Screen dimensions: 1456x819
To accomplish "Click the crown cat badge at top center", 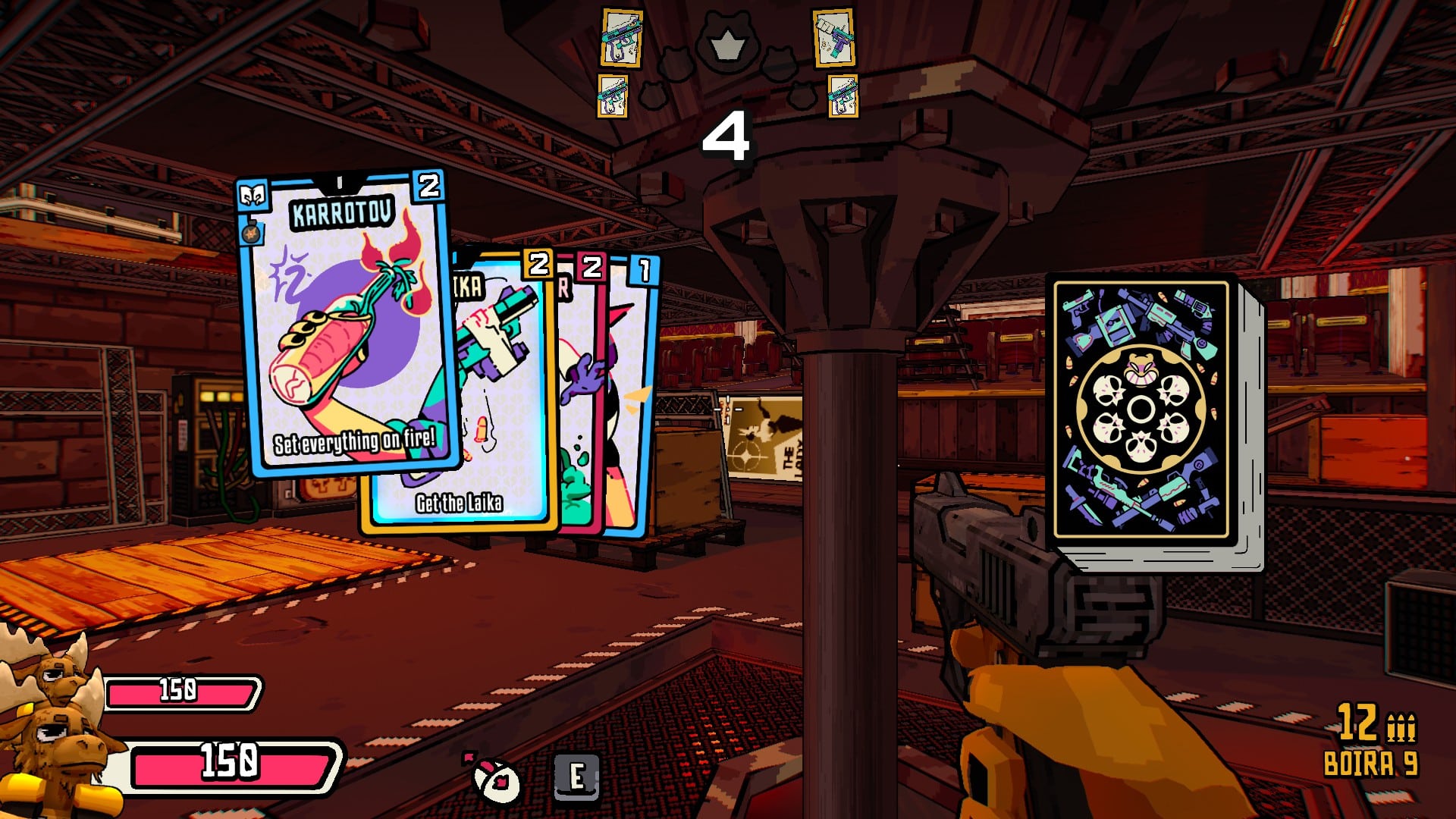I will (727, 42).
